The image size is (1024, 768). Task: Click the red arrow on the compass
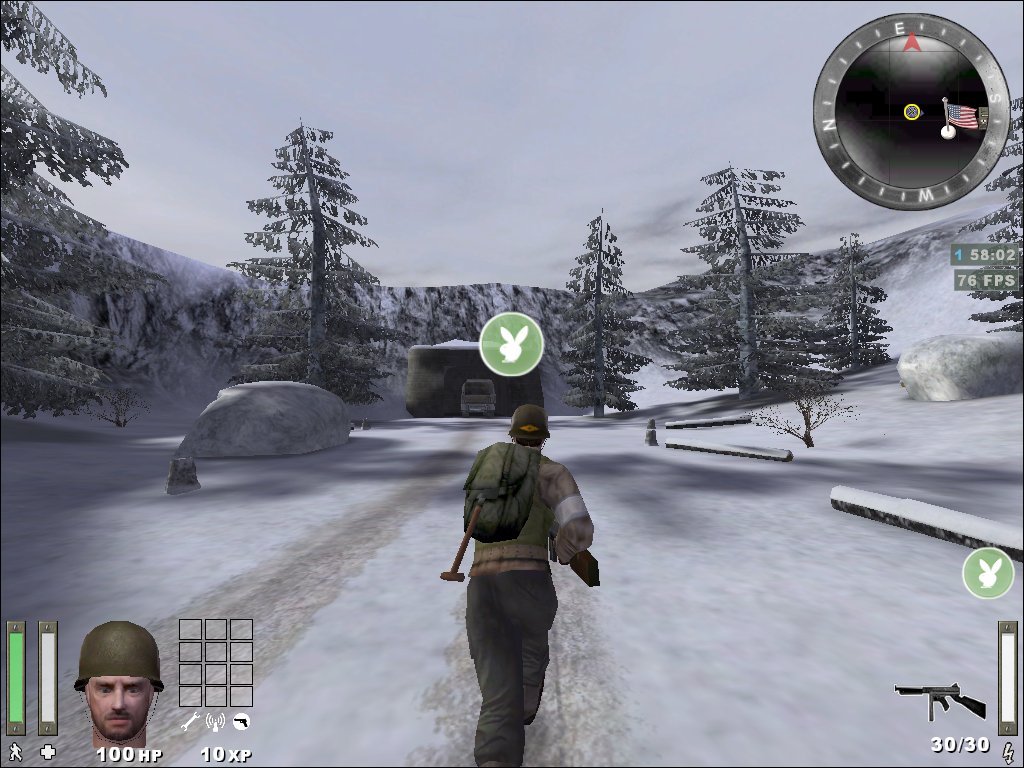[x=911, y=42]
